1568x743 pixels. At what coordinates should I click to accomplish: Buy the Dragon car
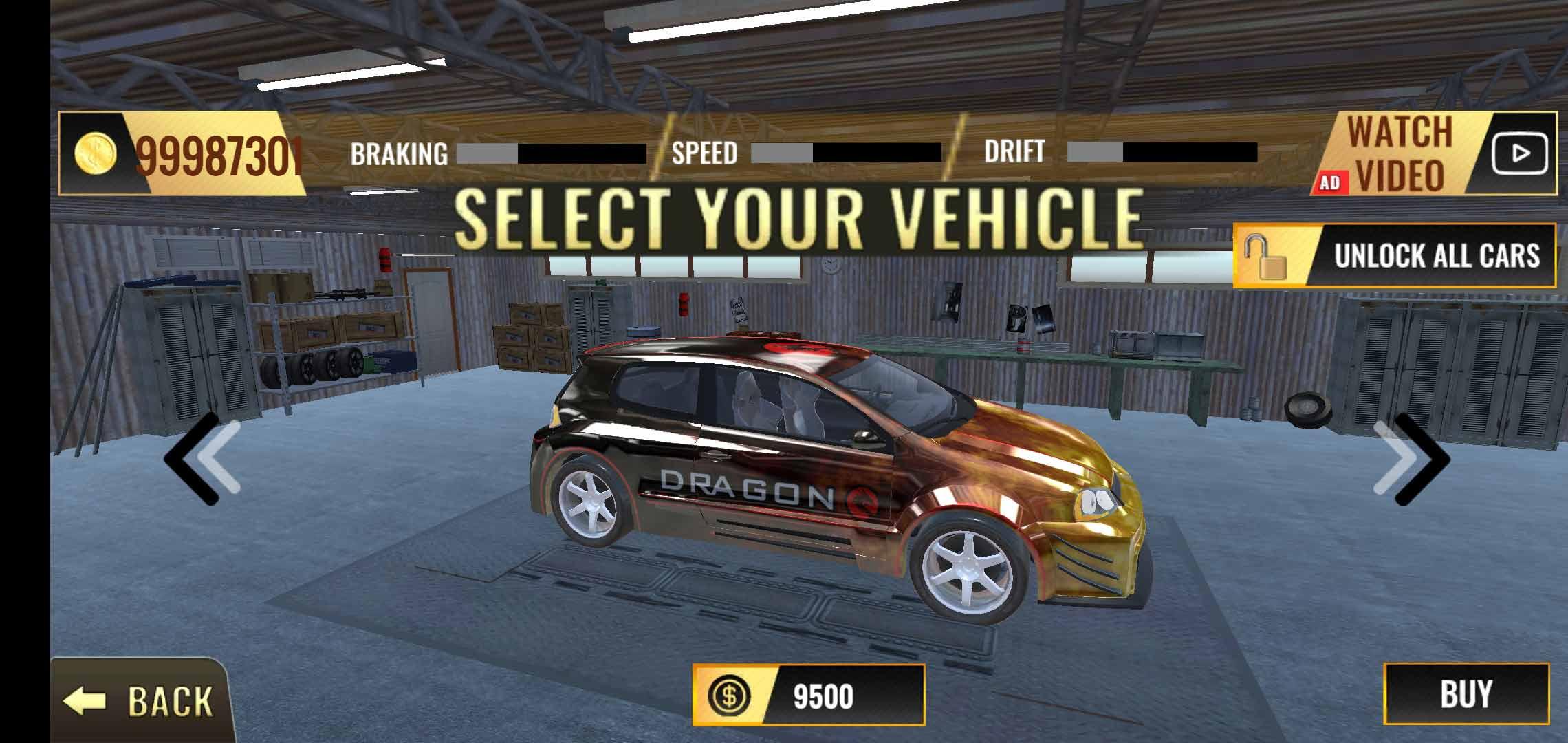coord(1466,693)
